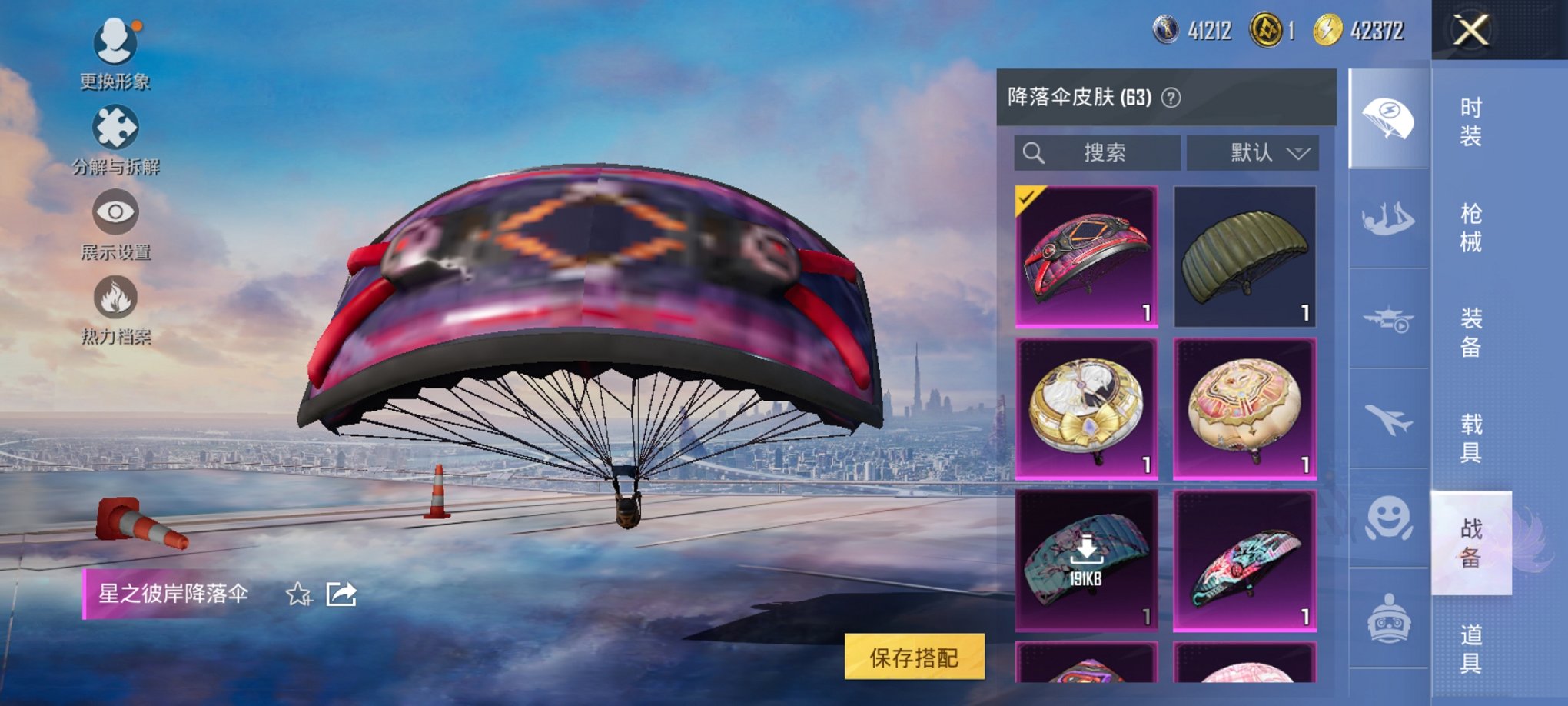Tap the search bar to find skins
Viewport: 1568px width, 706px height.
coord(1099,152)
